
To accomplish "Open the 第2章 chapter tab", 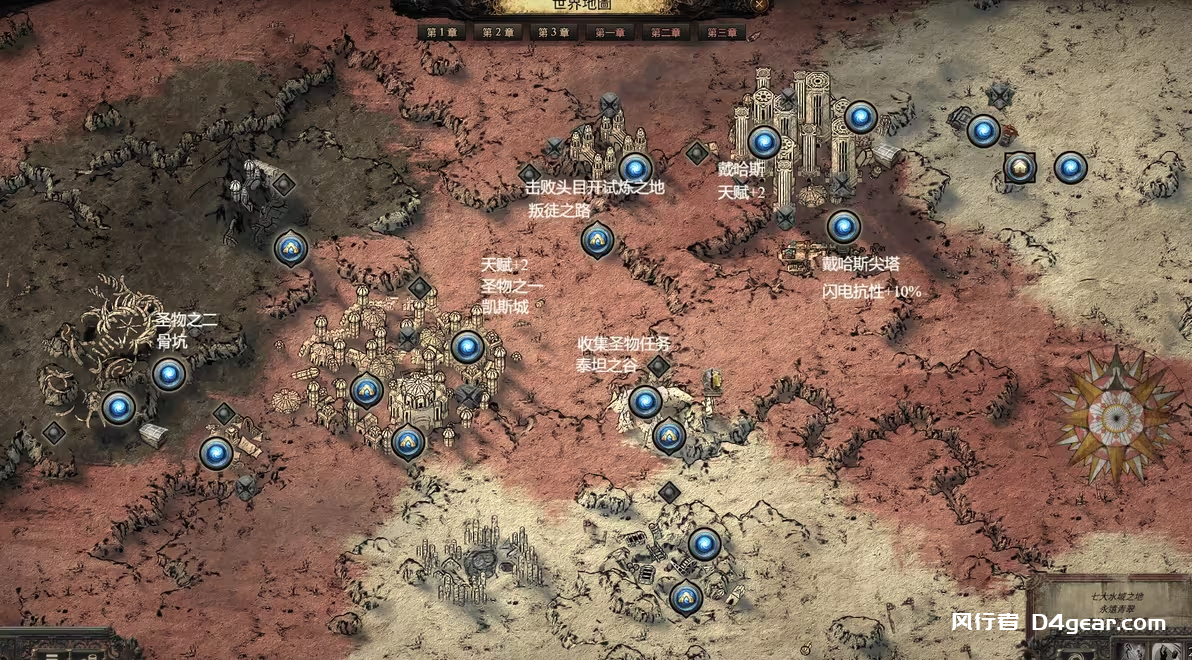I will coord(497,32).
